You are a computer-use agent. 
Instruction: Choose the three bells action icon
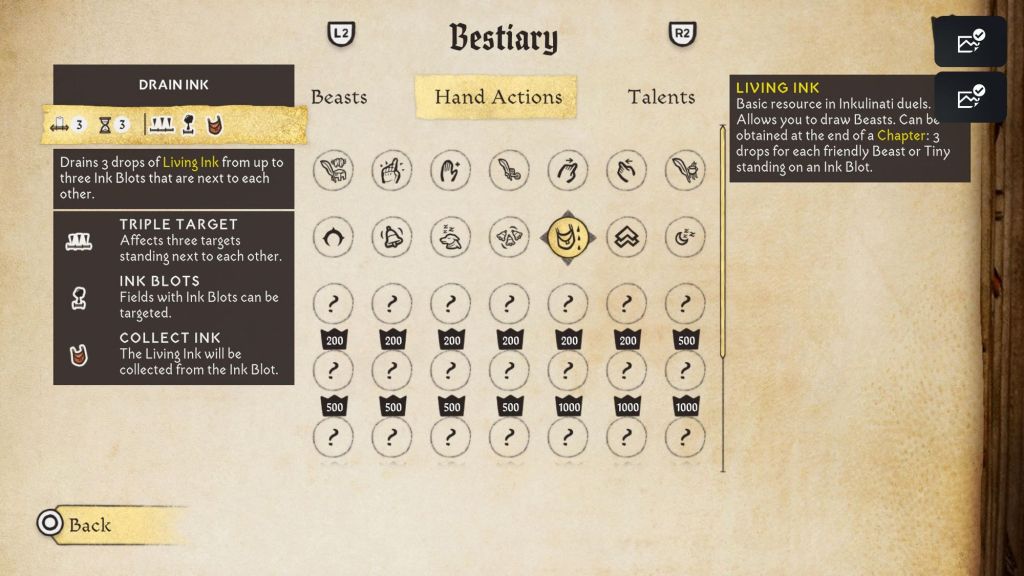pos(509,237)
